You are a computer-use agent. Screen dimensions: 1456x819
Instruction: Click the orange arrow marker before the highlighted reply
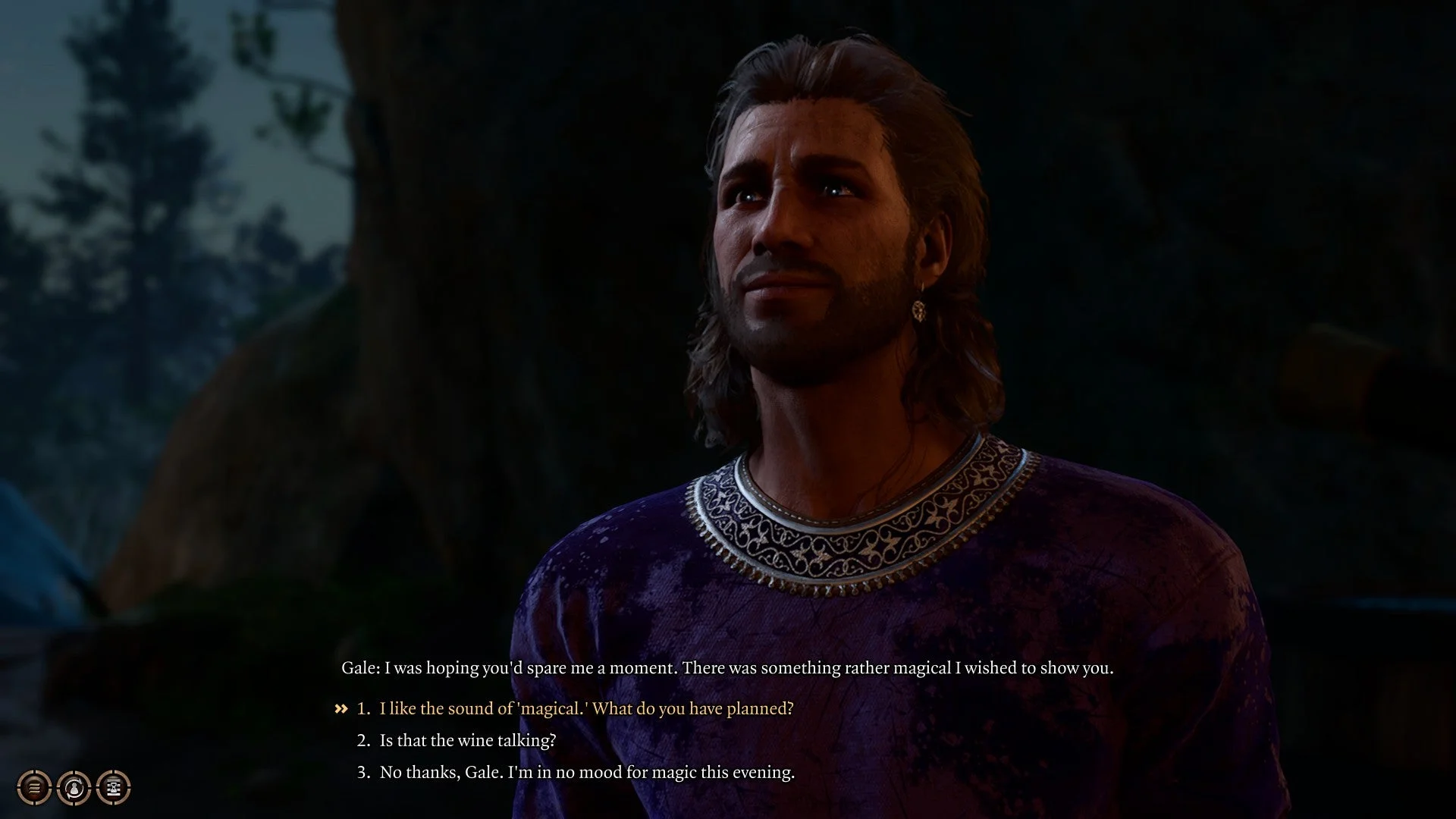pyautogui.click(x=340, y=708)
